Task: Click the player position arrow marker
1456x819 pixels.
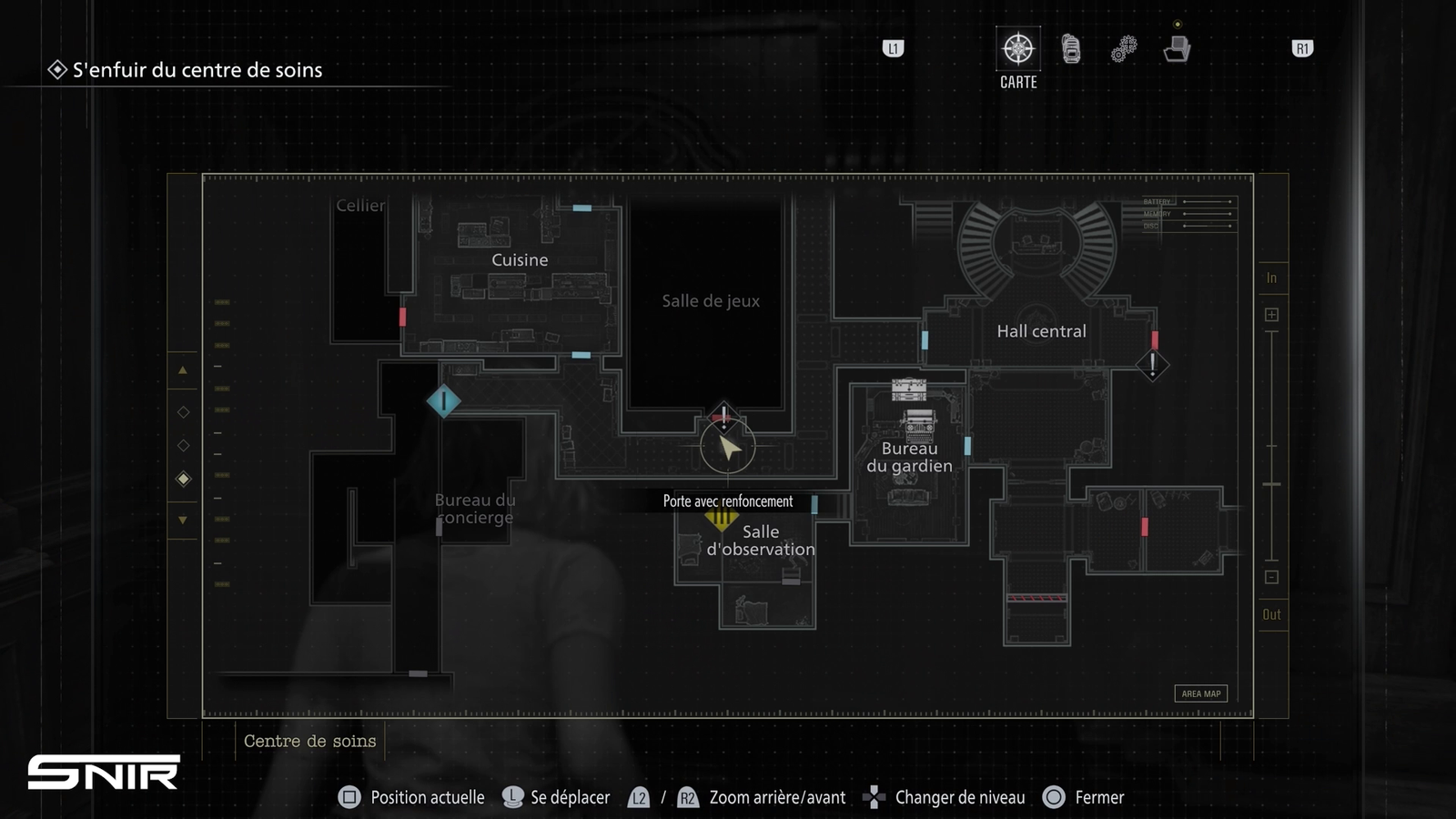Action: tap(728, 447)
